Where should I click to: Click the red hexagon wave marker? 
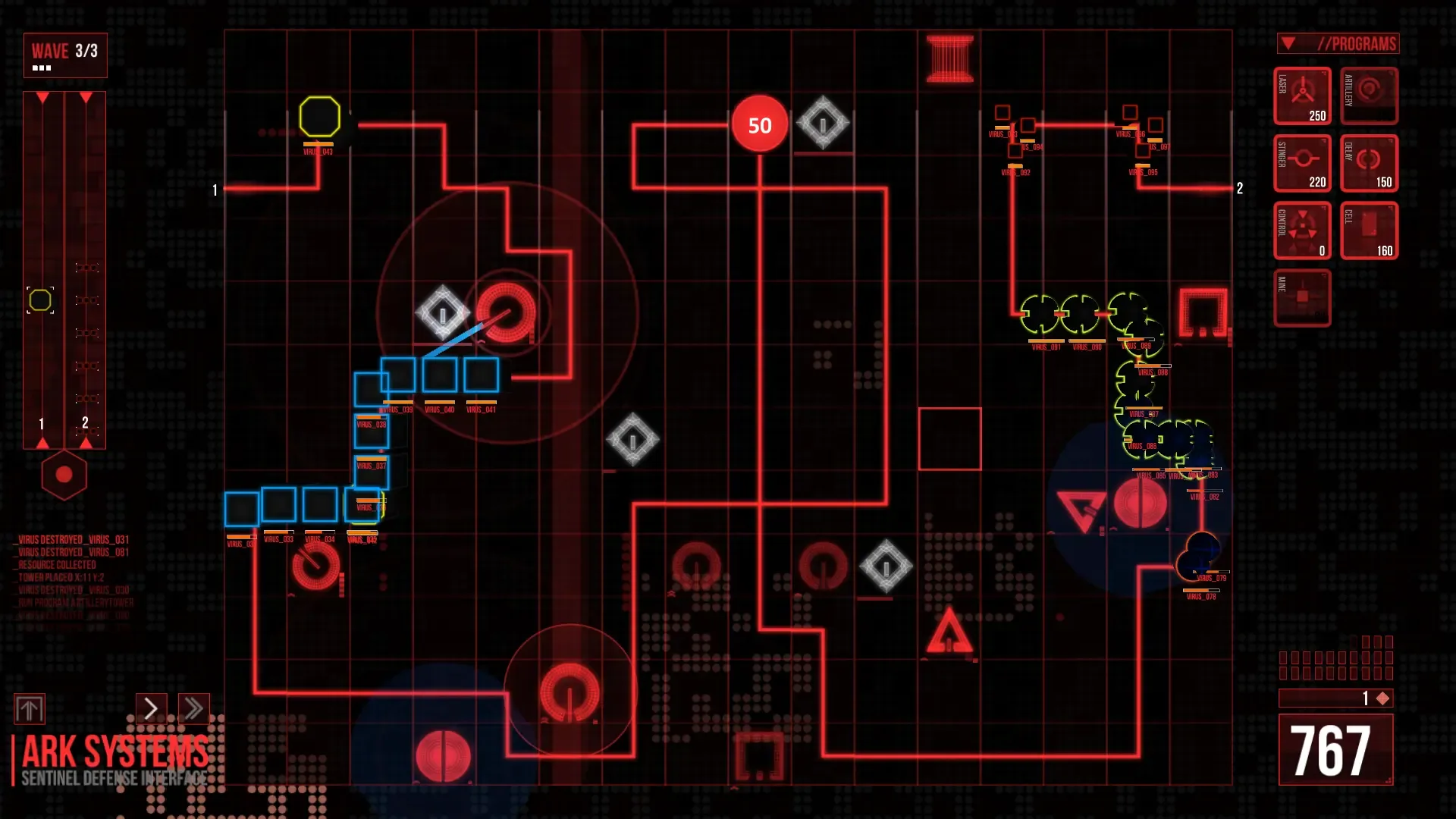pos(64,474)
